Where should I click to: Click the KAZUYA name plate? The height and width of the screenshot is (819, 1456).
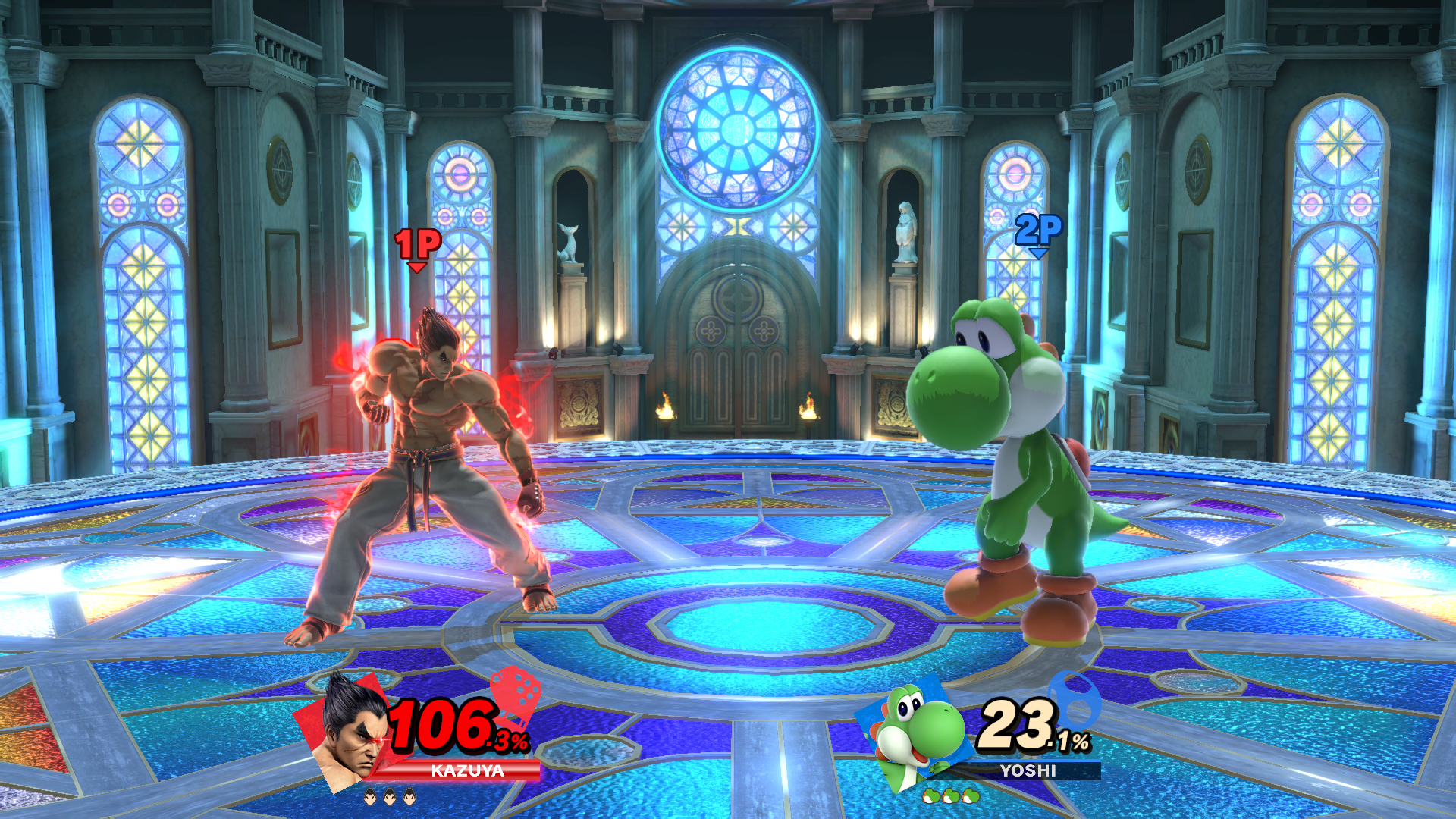[467, 771]
